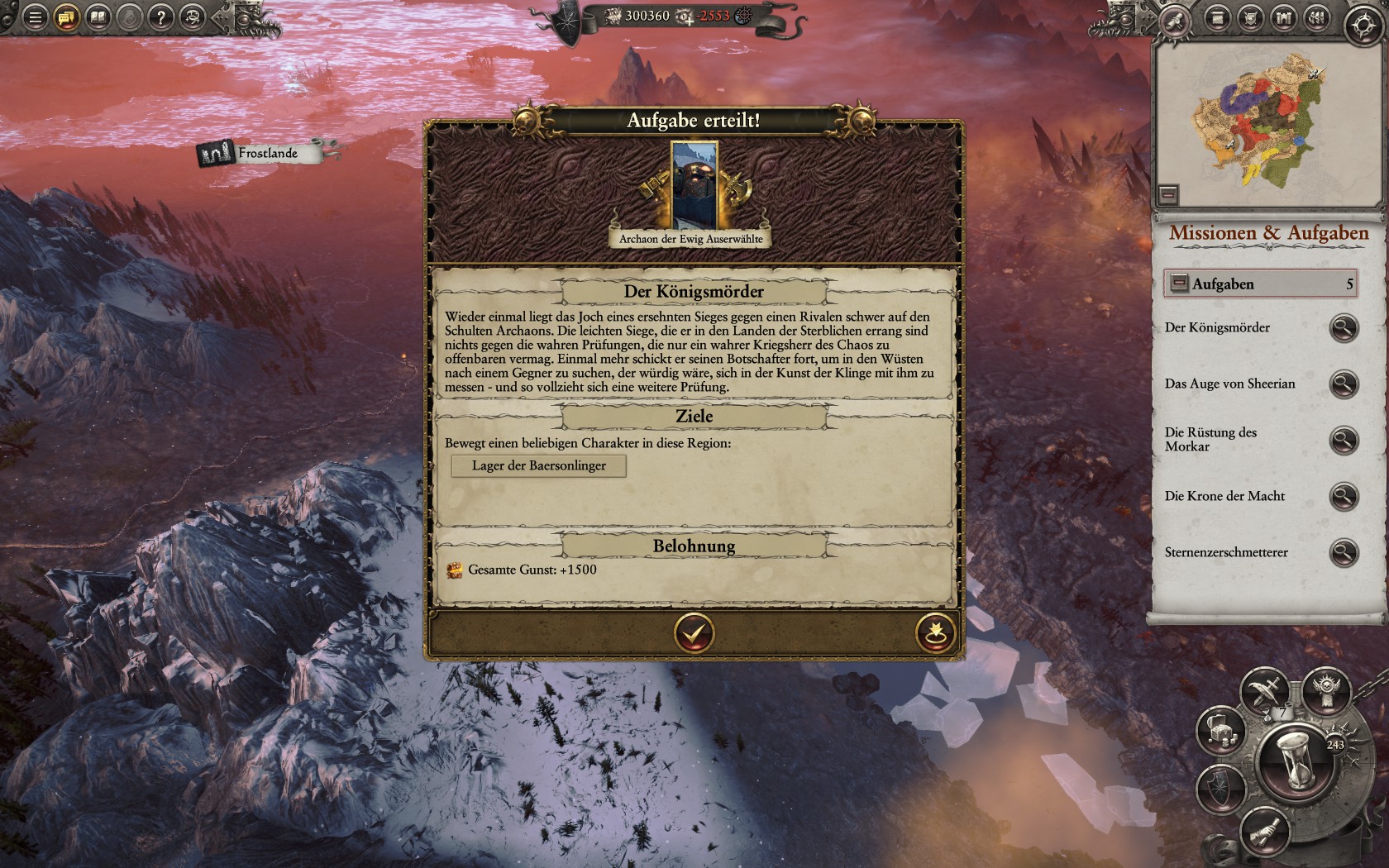Open the chat speech-bubble icon
Viewport: 1389px width, 868px height.
click(x=67, y=17)
